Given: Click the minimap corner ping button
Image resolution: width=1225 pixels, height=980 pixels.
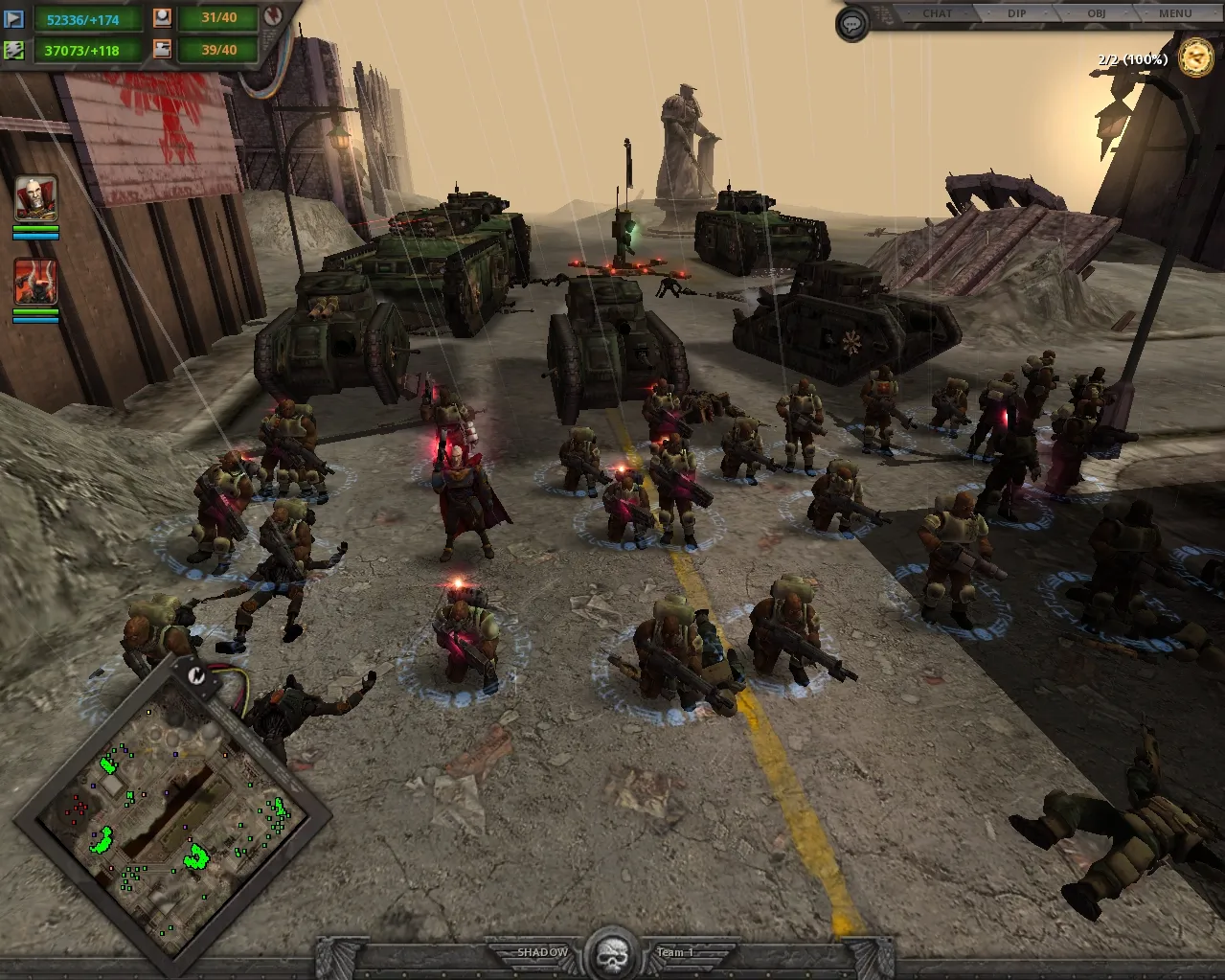Looking at the screenshot, I should tap(196, 673).
